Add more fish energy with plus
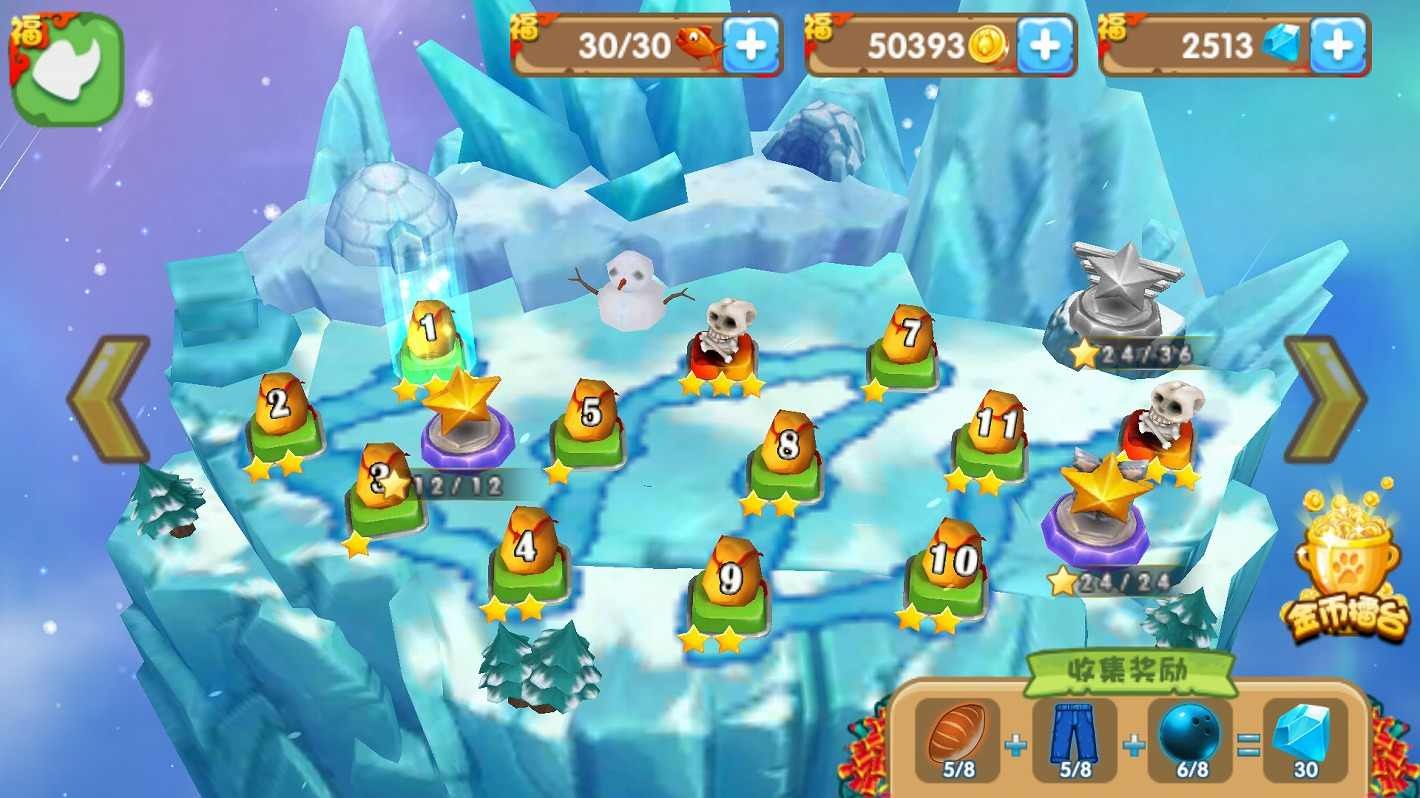Image resolution: width=1420 pixels, height=798 pixels. point(751,46)
